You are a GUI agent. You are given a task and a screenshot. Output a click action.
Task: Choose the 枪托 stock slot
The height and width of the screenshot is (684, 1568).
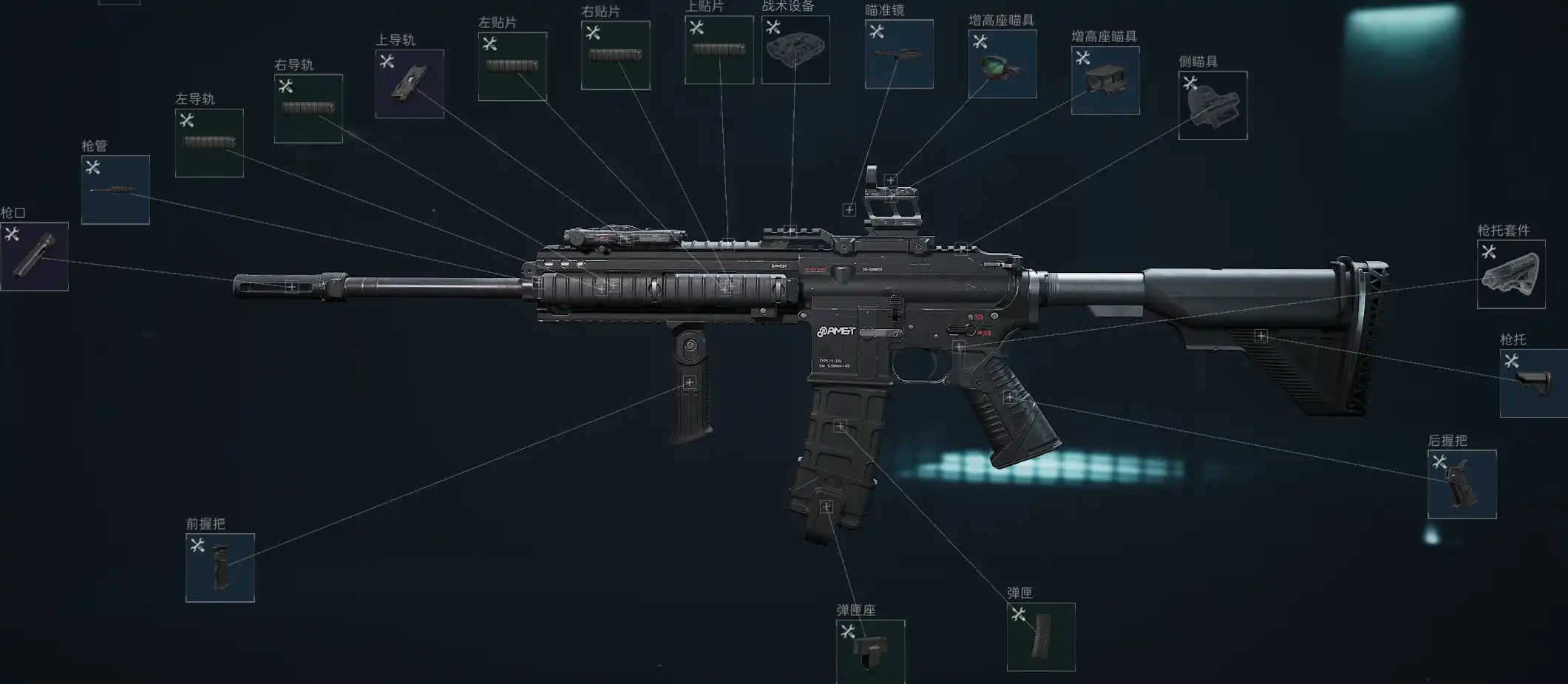1533,383
